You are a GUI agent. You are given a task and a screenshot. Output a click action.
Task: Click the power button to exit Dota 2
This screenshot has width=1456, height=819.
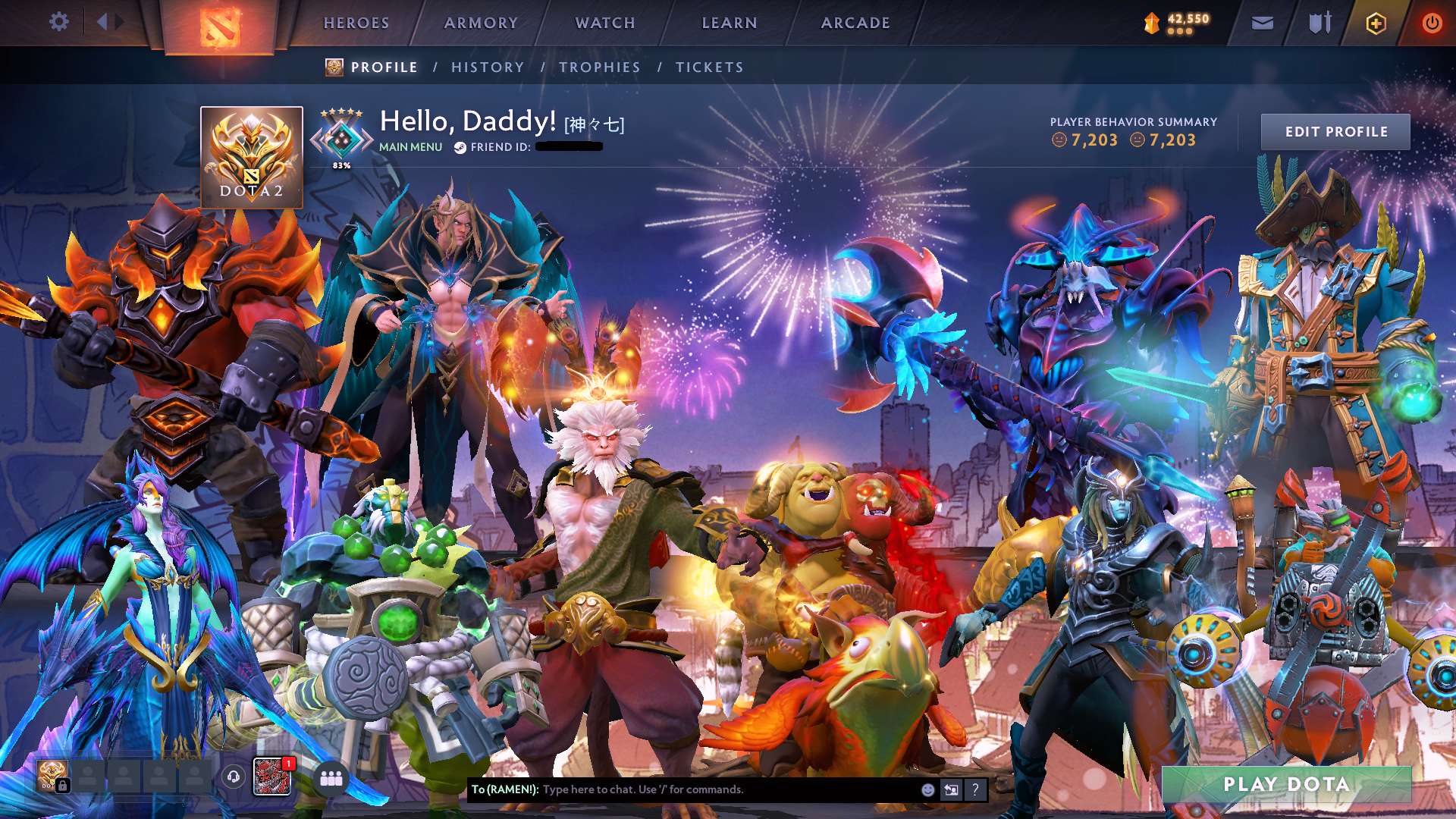click(x=1432, y=22)
